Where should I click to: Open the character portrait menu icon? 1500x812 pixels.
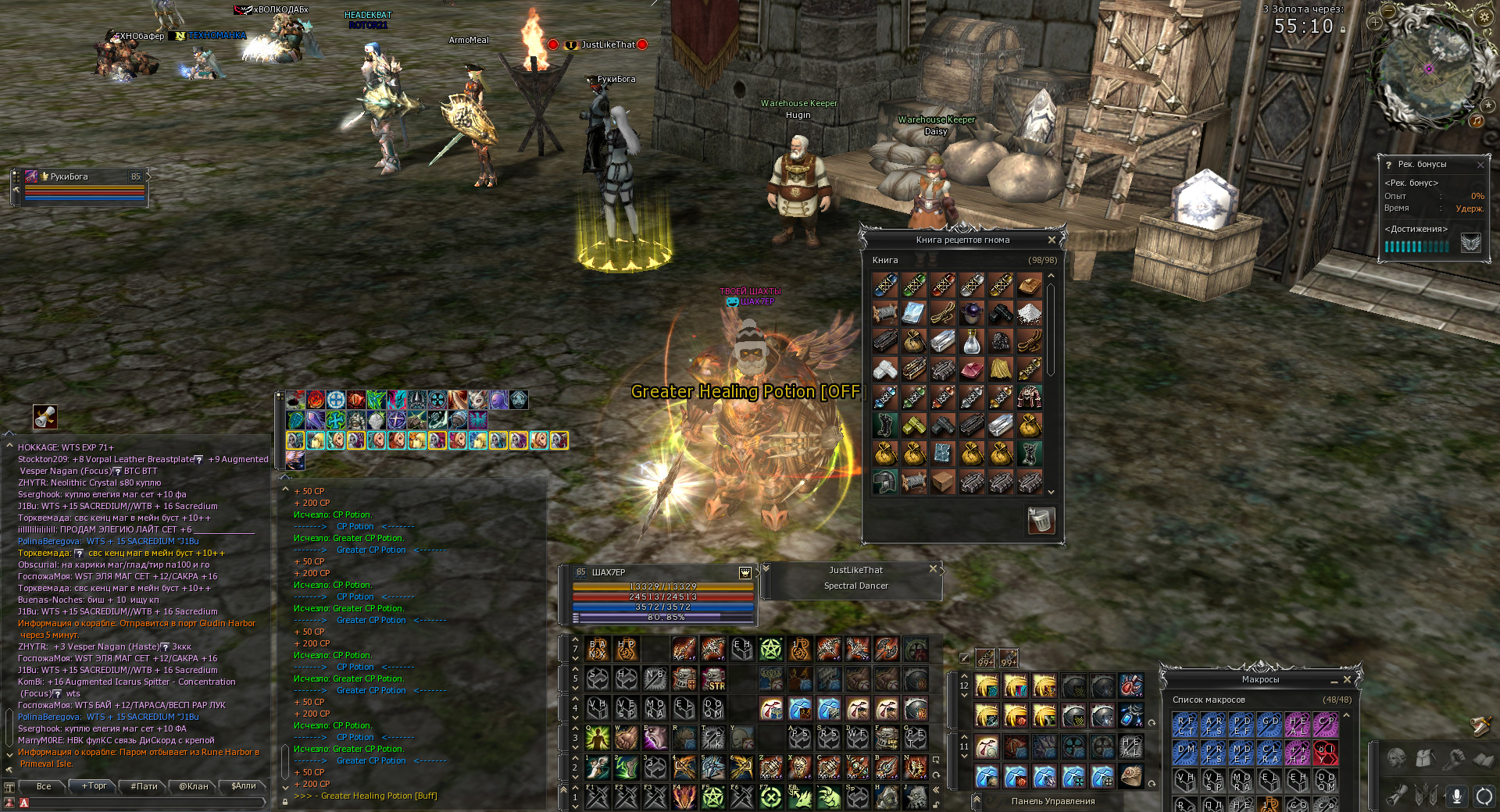click(1396, 759)
